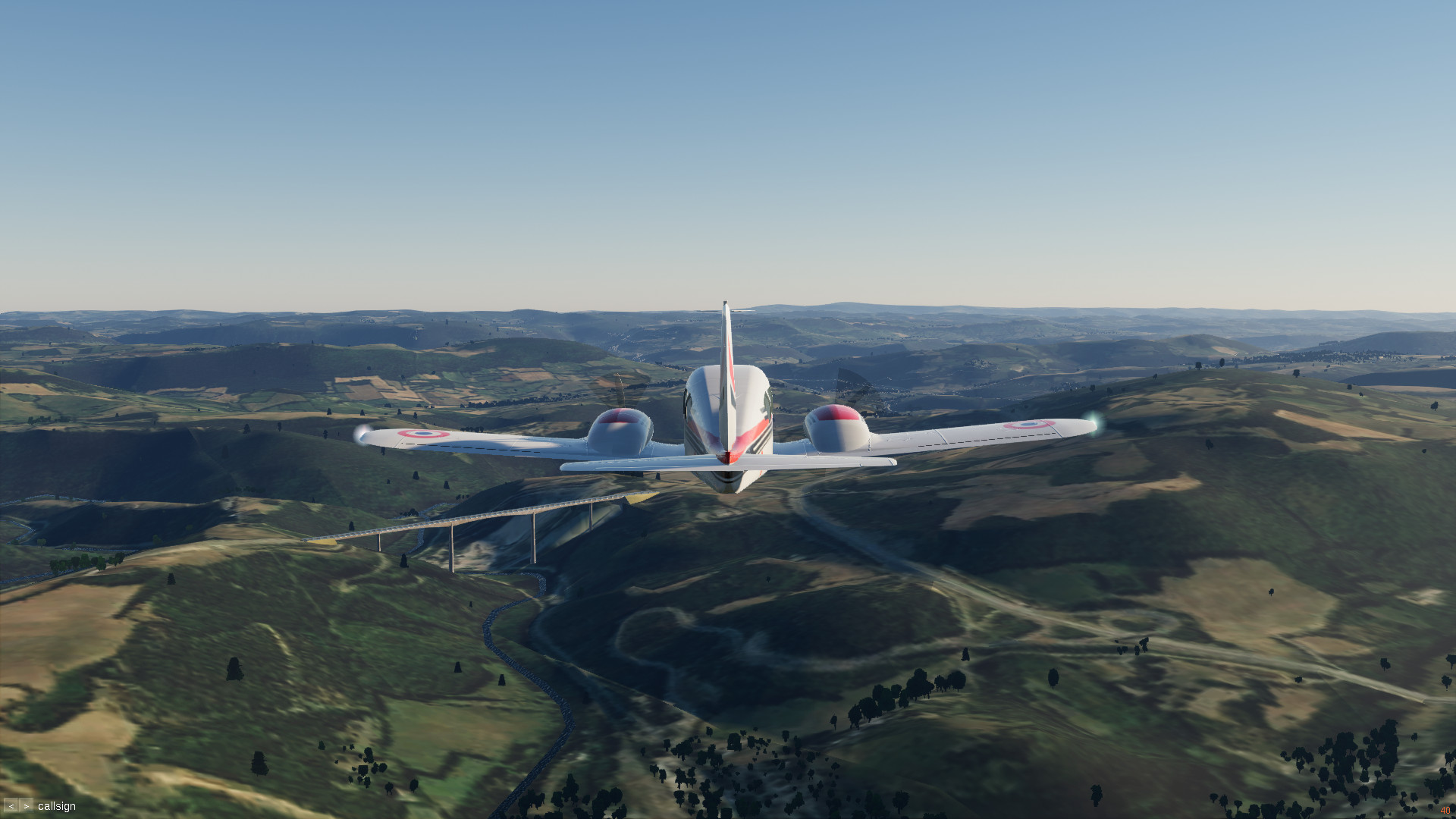This screenshot has height=819, width=1456.
Task: Click the next aircraft arrow beside callsign
Action: point(27,806)
